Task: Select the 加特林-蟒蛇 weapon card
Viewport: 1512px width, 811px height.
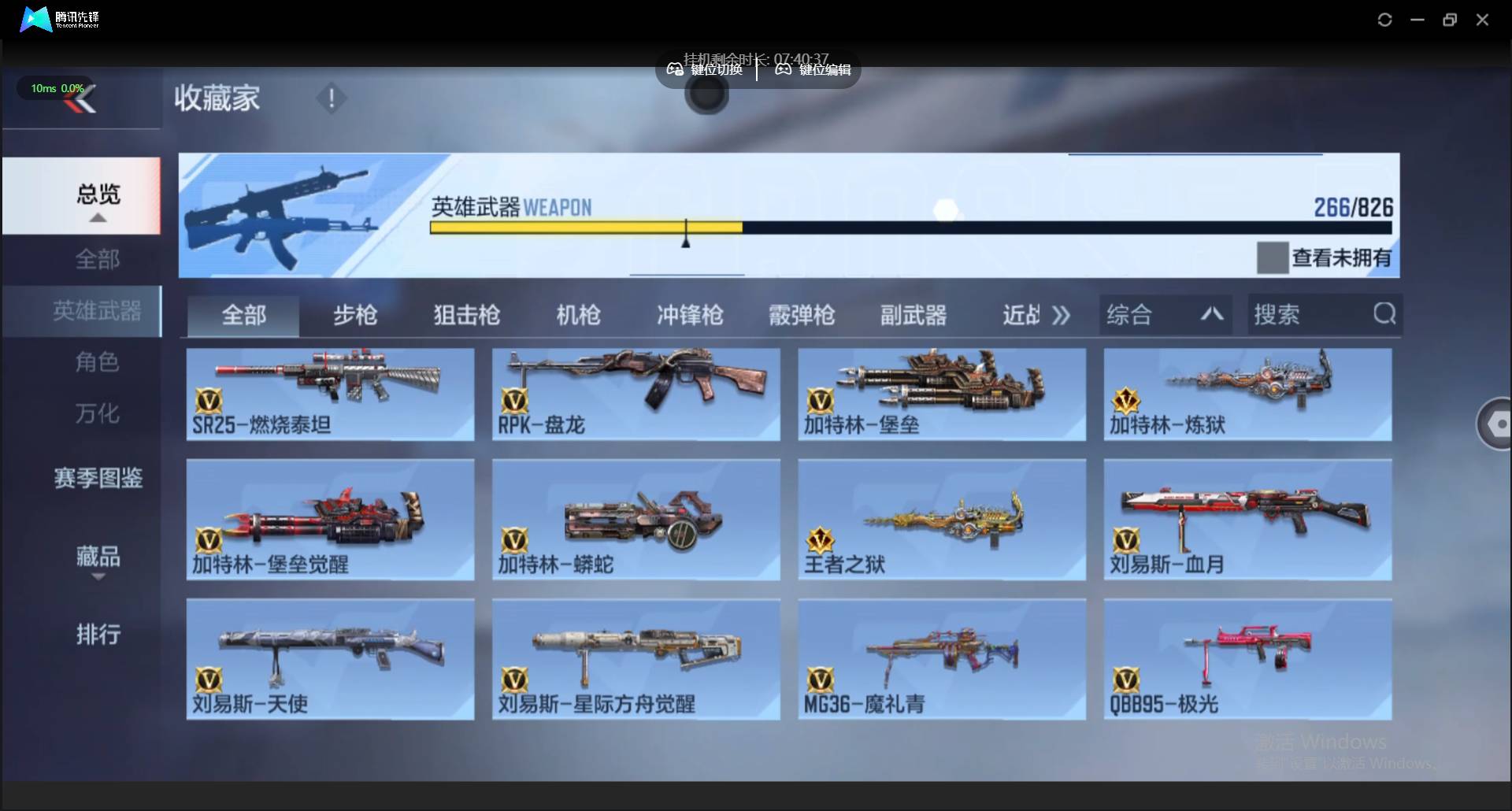Action: [x=635, y=520]
